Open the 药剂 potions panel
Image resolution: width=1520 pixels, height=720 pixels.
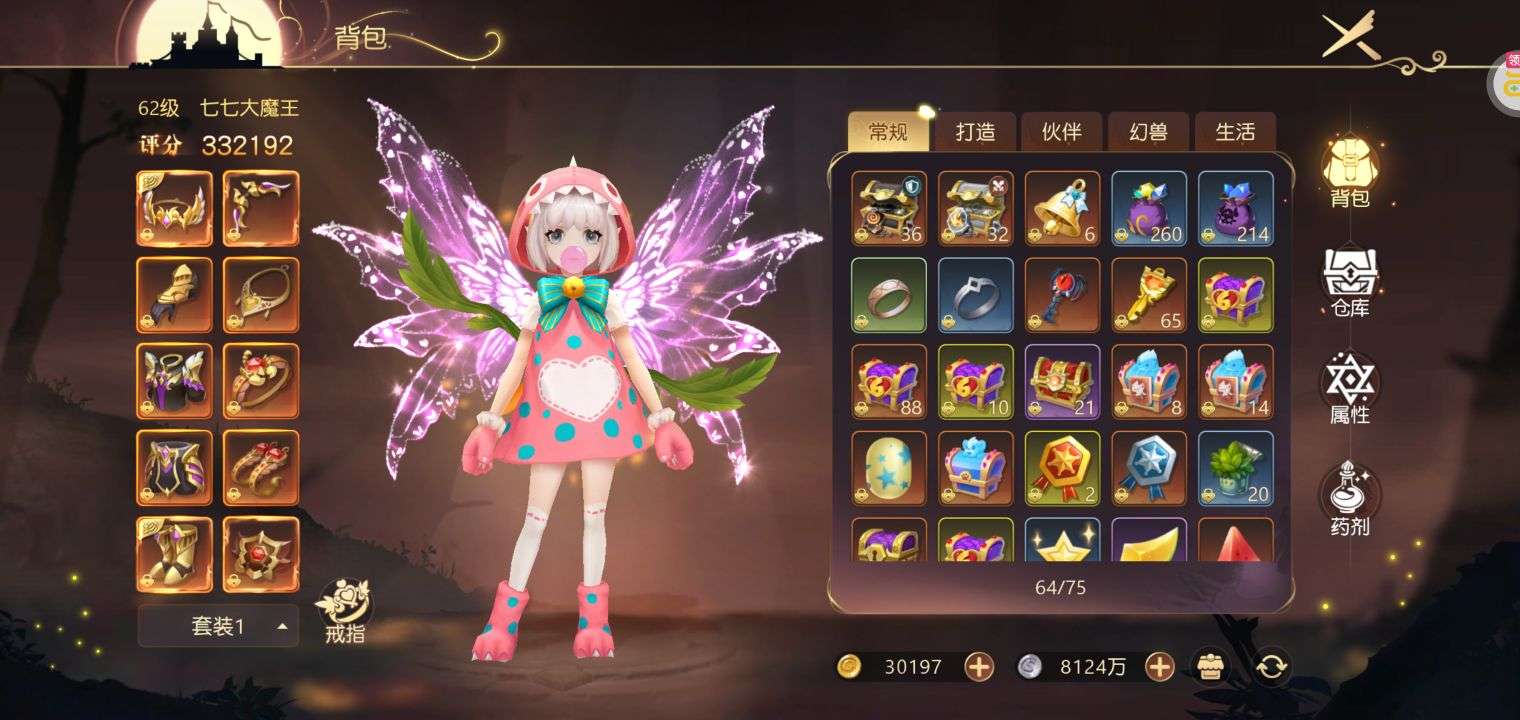pos(1349,498)
